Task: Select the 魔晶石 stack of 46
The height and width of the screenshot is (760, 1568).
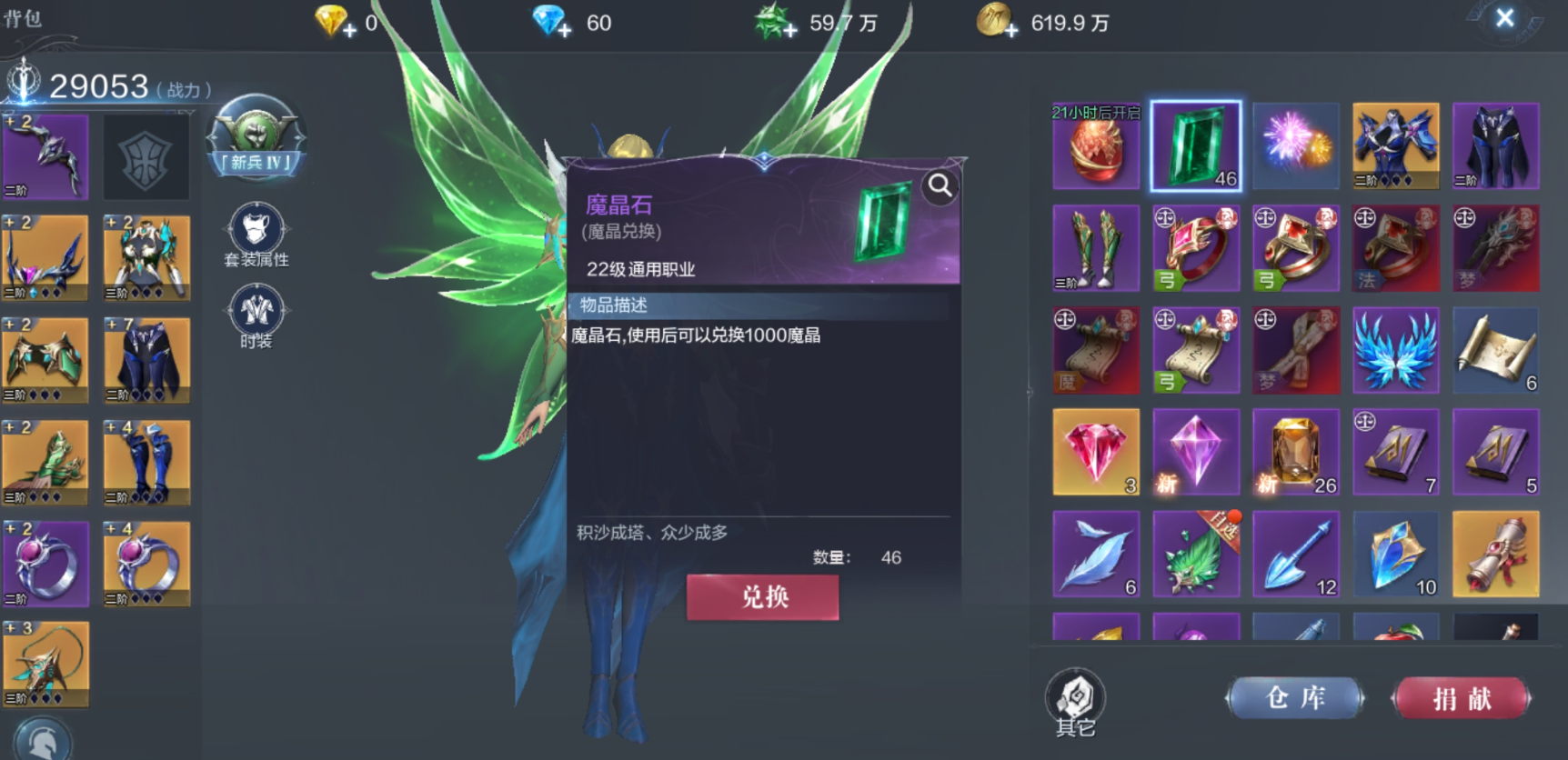Action: 1196,145
